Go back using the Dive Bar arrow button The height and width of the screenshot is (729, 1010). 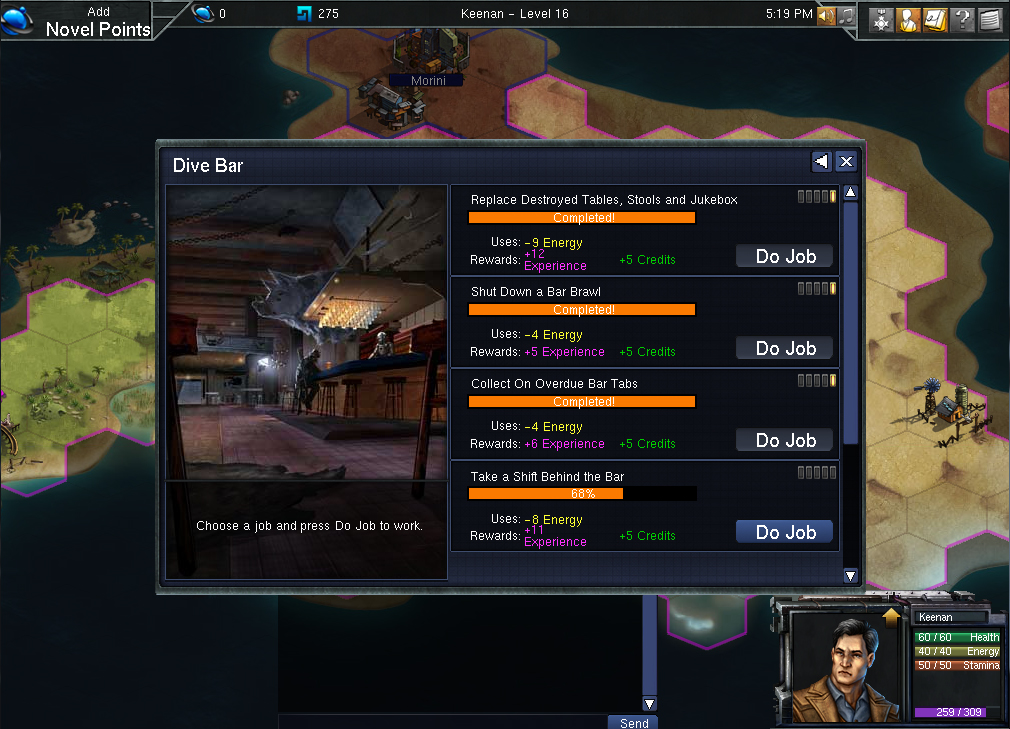[821, 162]
